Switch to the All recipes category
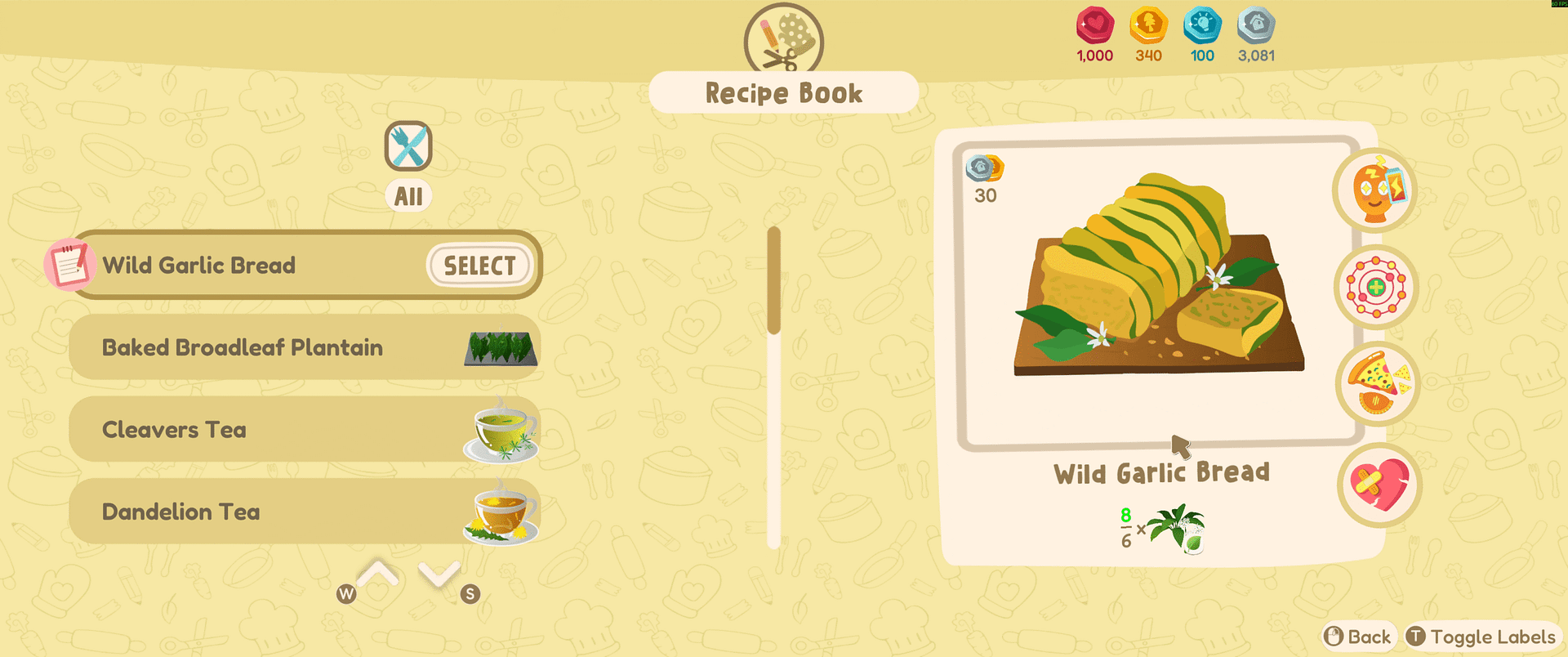Image resolution: width=1568 pixels, height=657 pixels. [408, 148]
